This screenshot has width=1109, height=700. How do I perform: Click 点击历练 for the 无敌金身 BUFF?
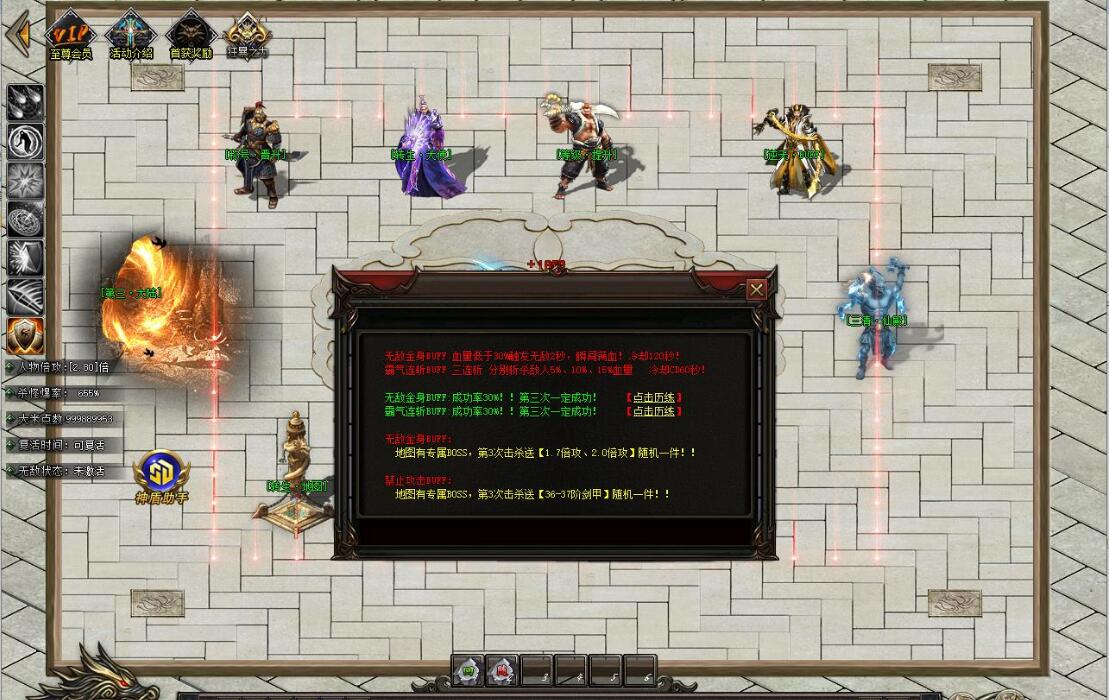point(653,398)
